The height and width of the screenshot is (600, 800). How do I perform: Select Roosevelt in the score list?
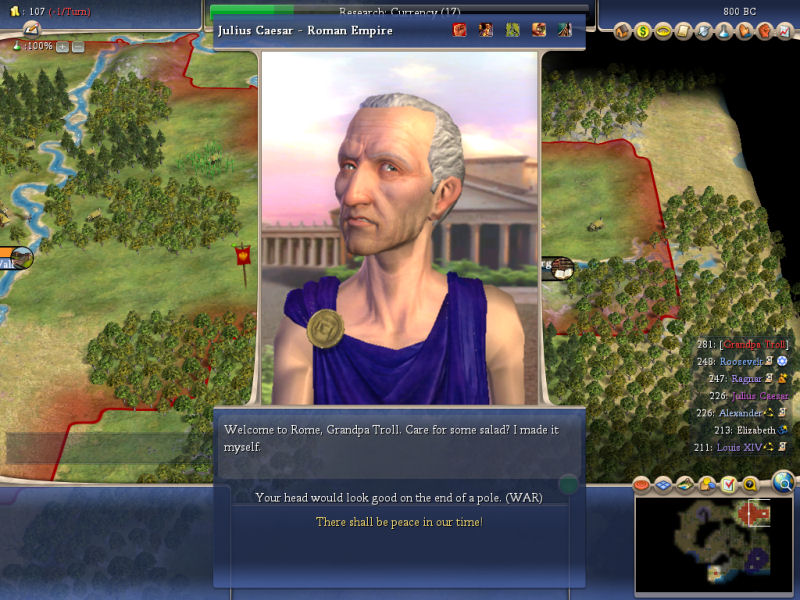pyautogui.click(x=743, y=361)
